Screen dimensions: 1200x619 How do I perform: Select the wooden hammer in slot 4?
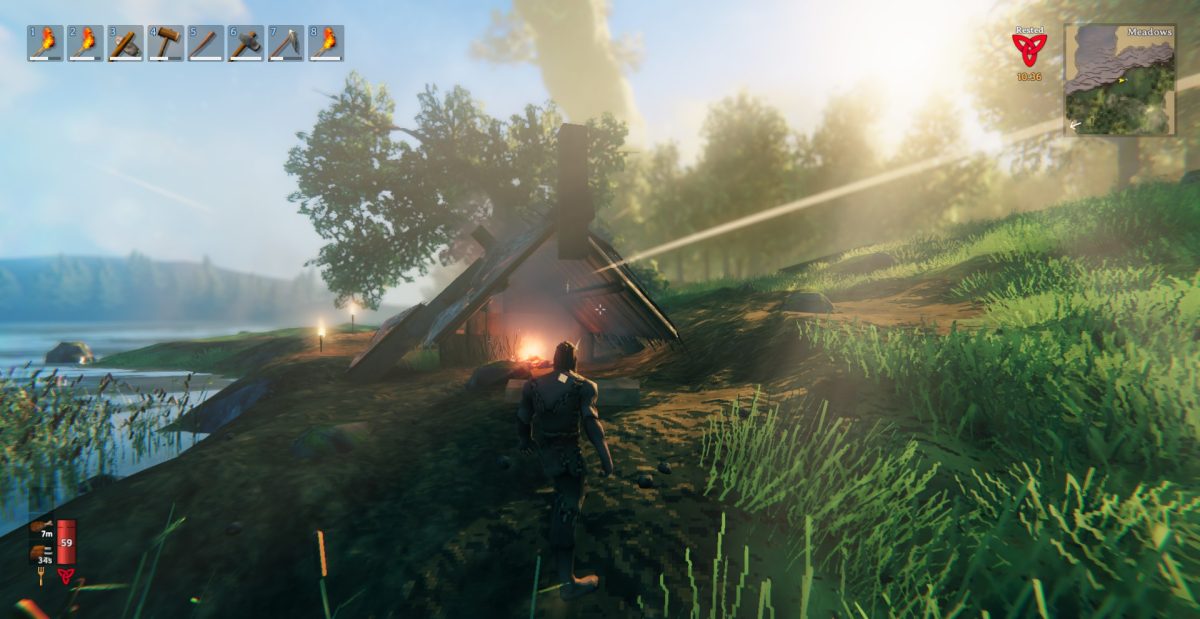point(165,43)
